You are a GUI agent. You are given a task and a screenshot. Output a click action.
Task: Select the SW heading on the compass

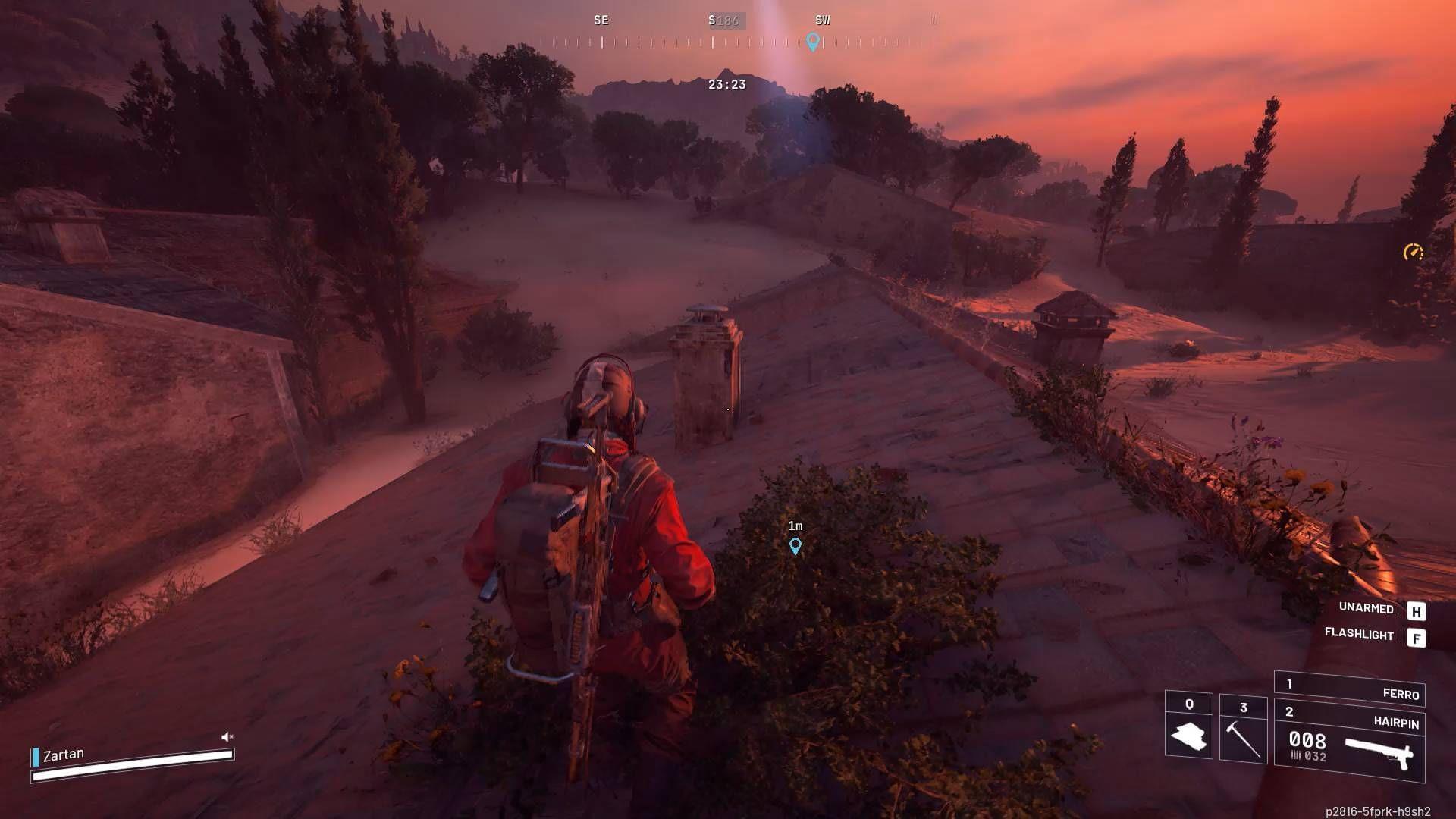(x=822, y=20)
